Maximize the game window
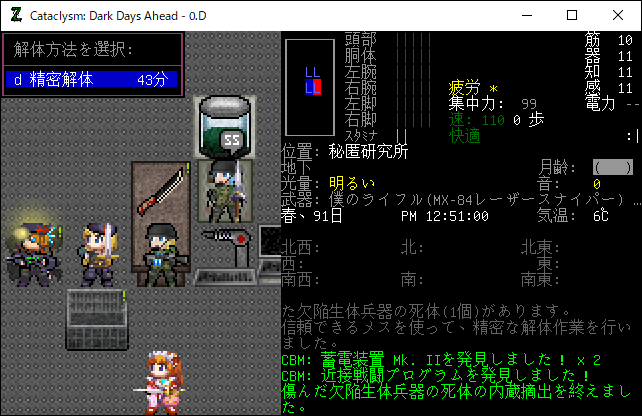This screenshot has width=642, height=416. click(x=572, y=15)
